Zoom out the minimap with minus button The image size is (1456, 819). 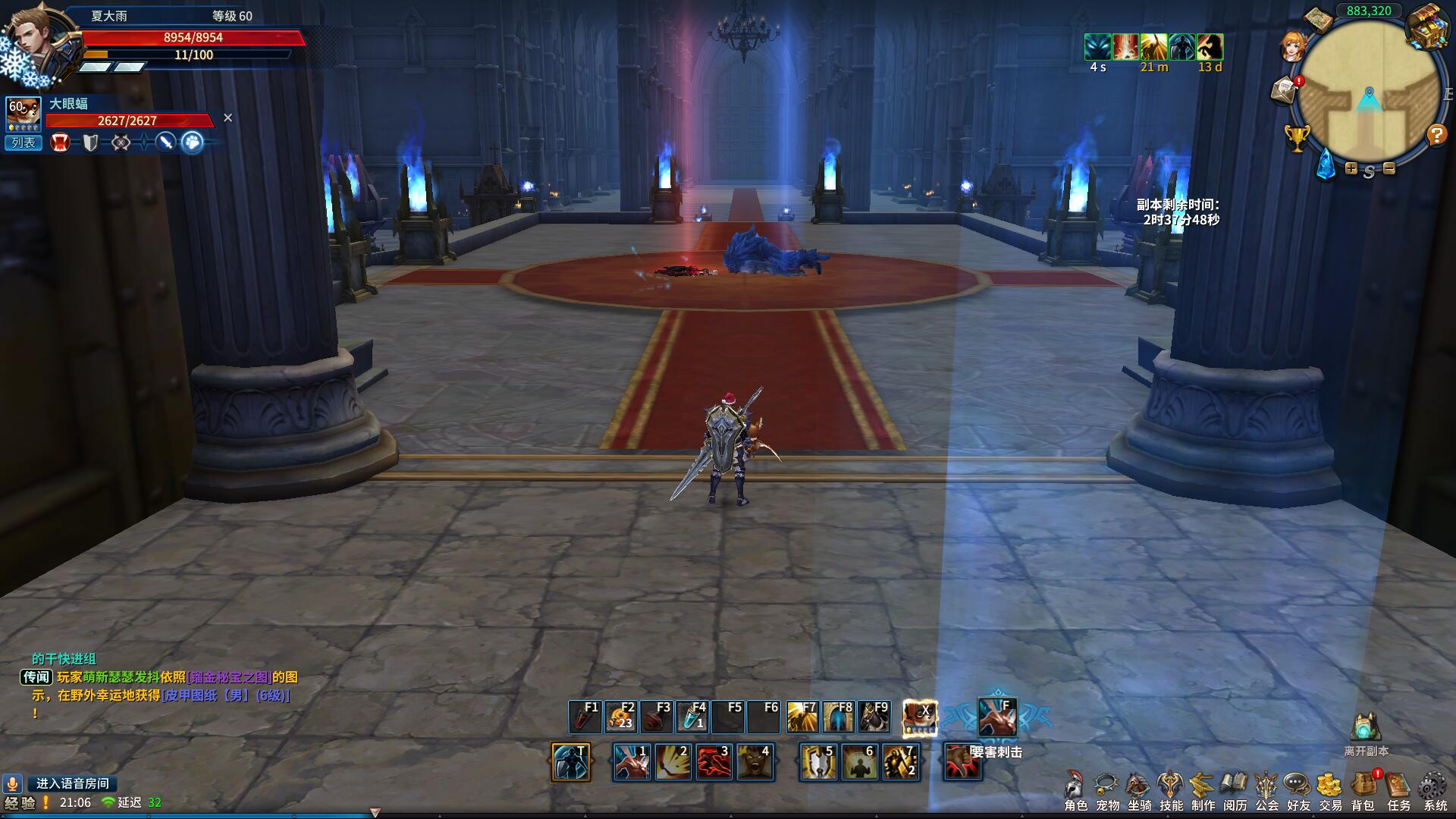point(1389,168)
